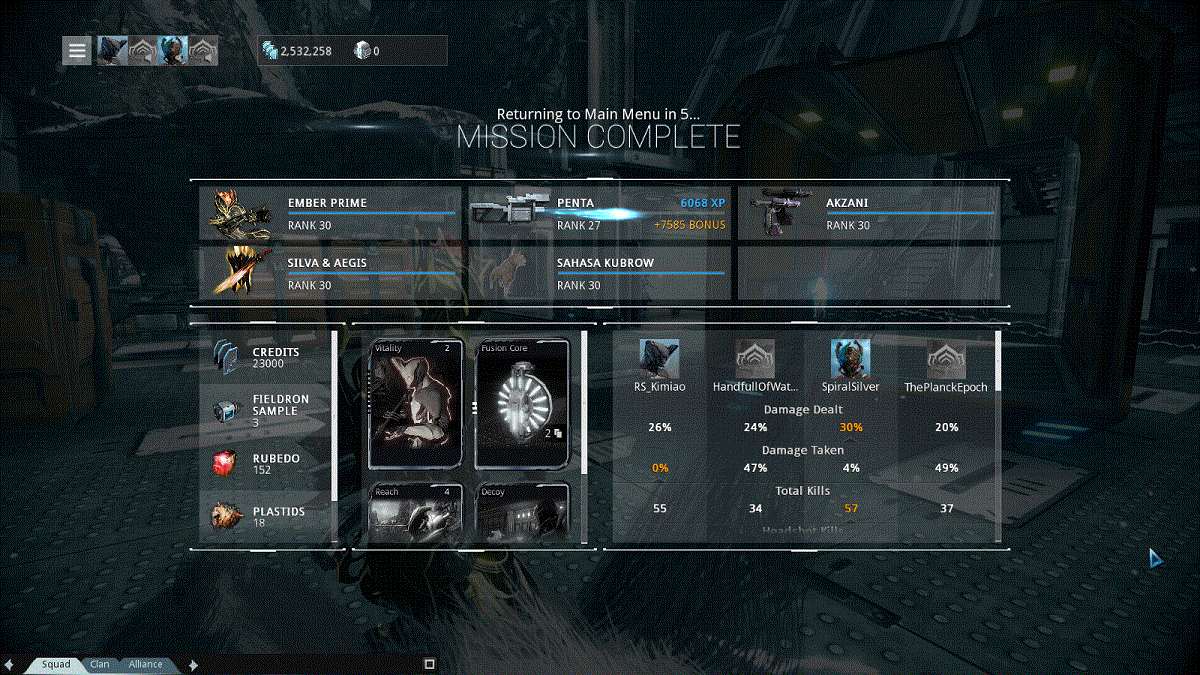Click the Silva & Aegis entry
The width and height of the screenshot is (1200, 675).
tap(330, 273)
